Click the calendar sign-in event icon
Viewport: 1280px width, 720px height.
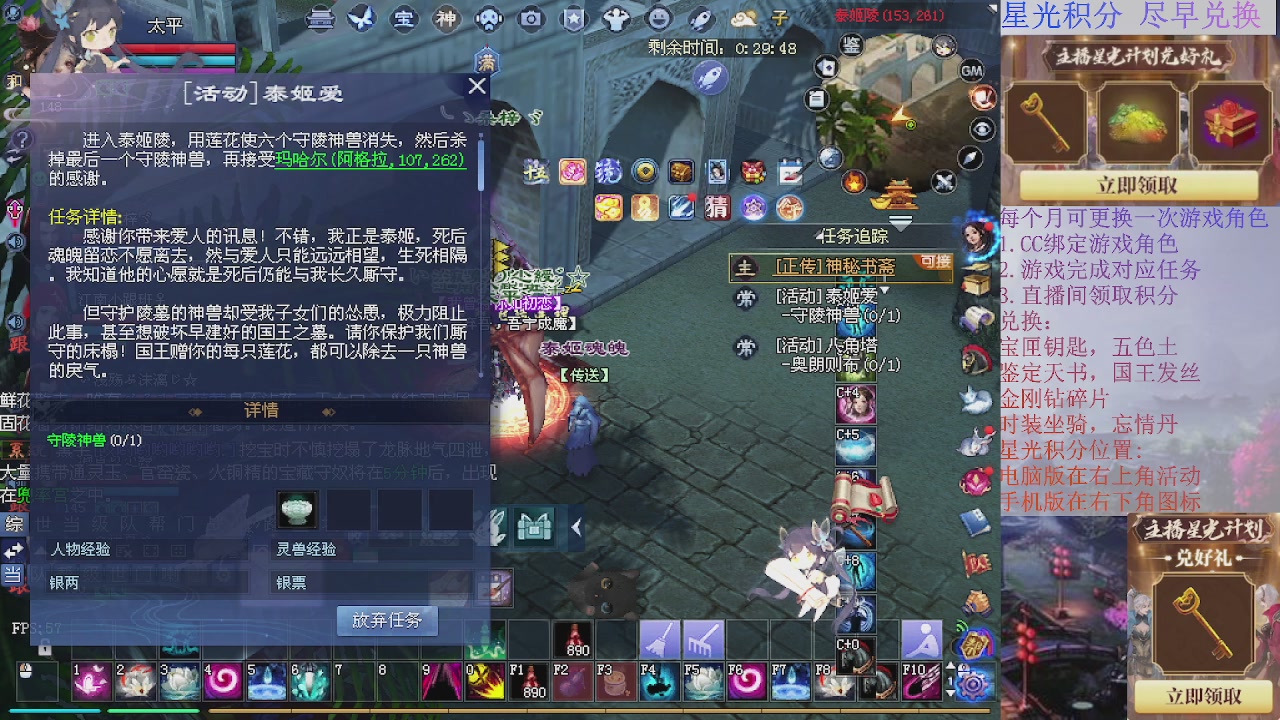coord(790,172)
